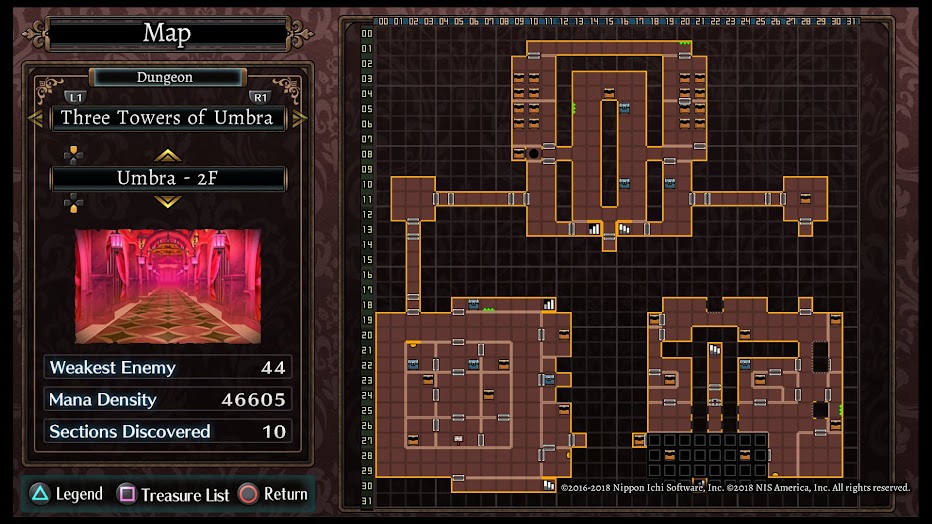This screenshot has width=932, height=524.
Task: Click the left arrow beside the dungeon name
Action: pos(34,118)
